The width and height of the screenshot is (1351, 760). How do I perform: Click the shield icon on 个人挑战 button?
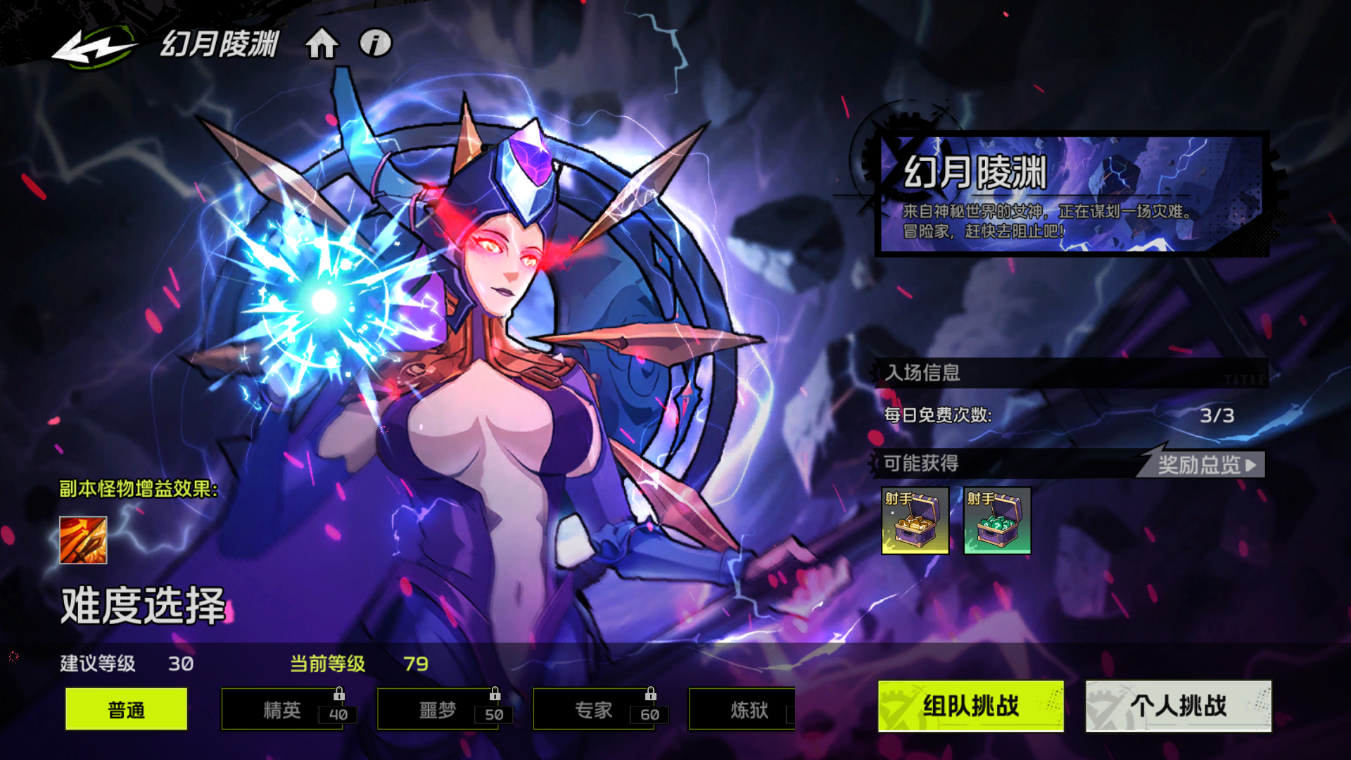1105,705
